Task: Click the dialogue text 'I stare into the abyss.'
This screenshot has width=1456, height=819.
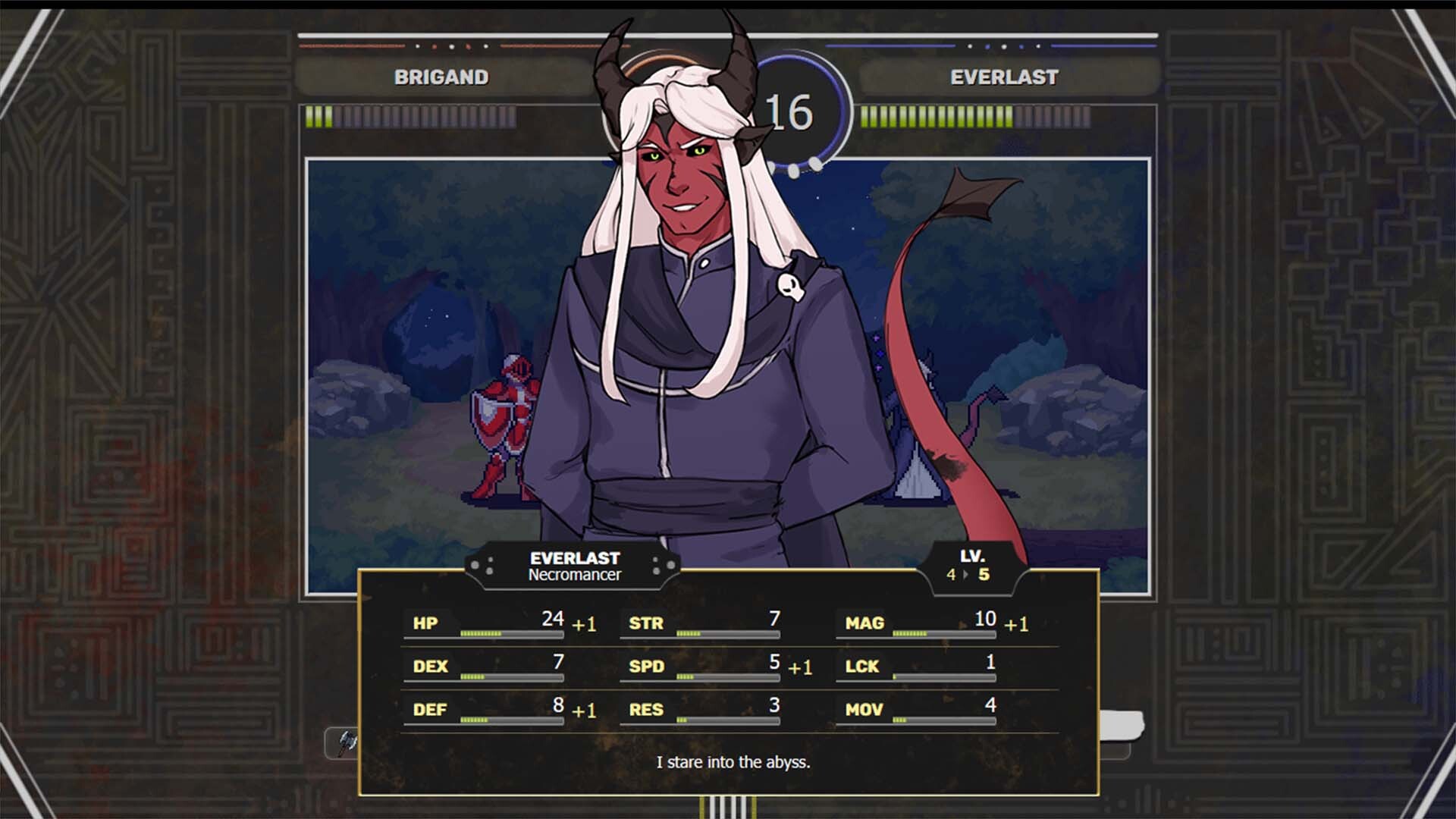Action: pyautogui.click(x=733, y=763)
